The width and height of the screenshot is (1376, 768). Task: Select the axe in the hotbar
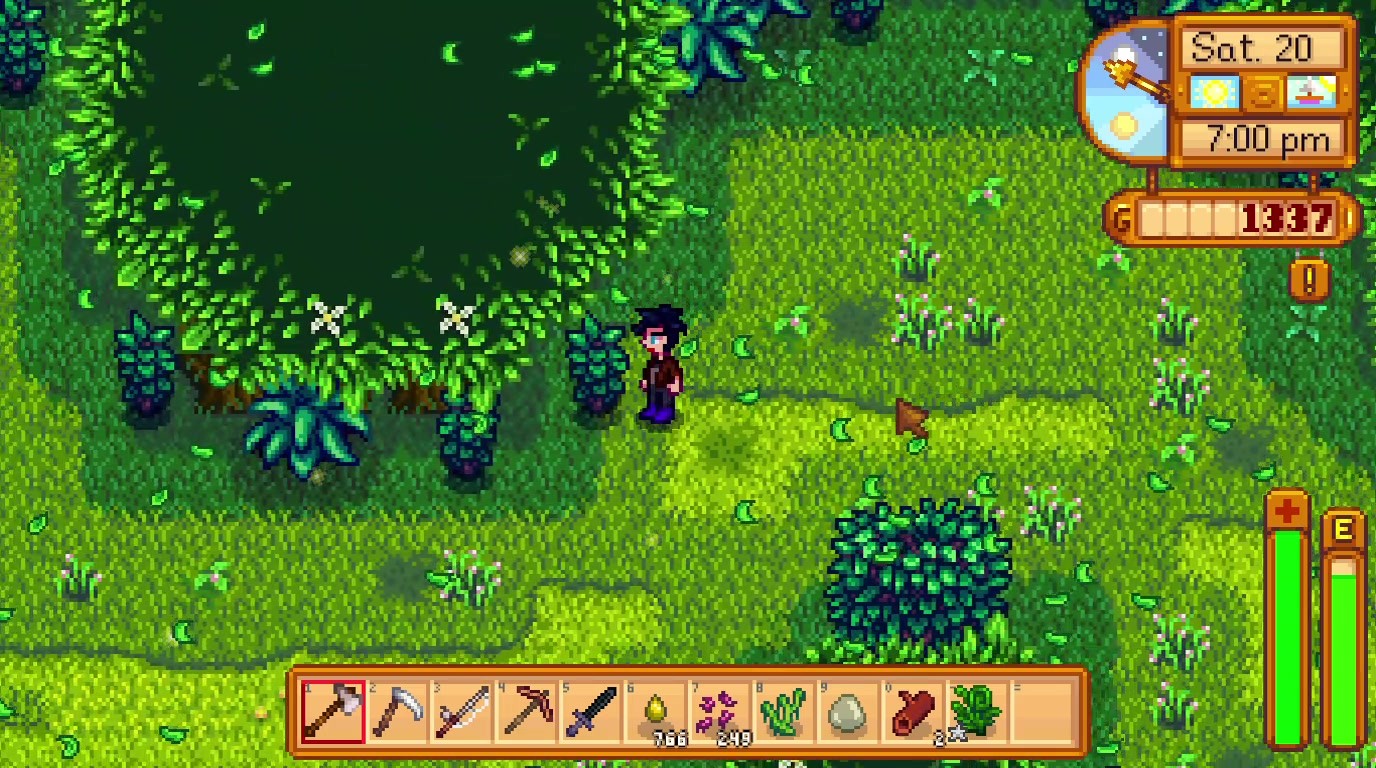333,711
